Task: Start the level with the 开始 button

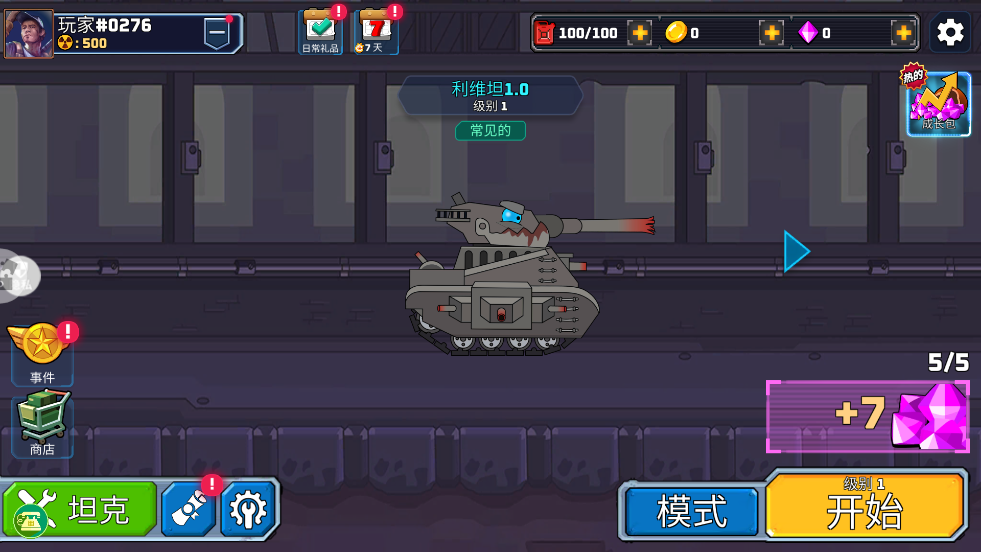Action: [865, 507]
